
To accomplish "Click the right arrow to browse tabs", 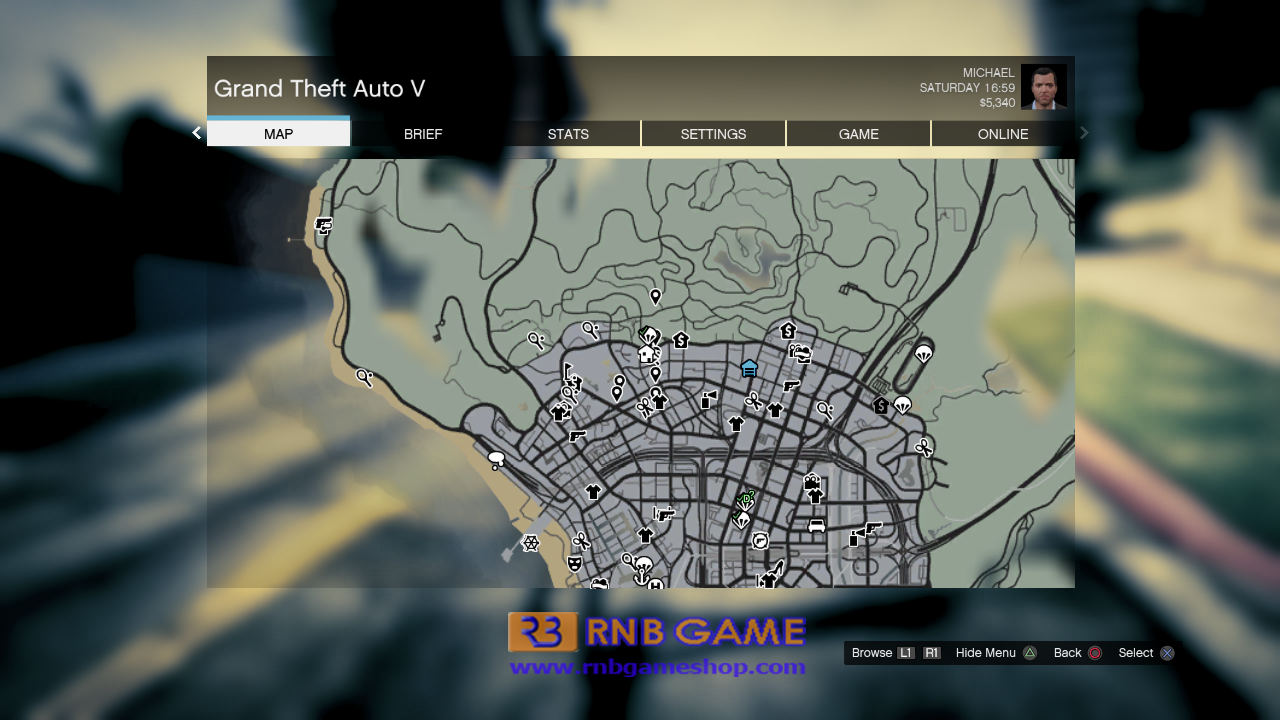I will coord(1083,132).
